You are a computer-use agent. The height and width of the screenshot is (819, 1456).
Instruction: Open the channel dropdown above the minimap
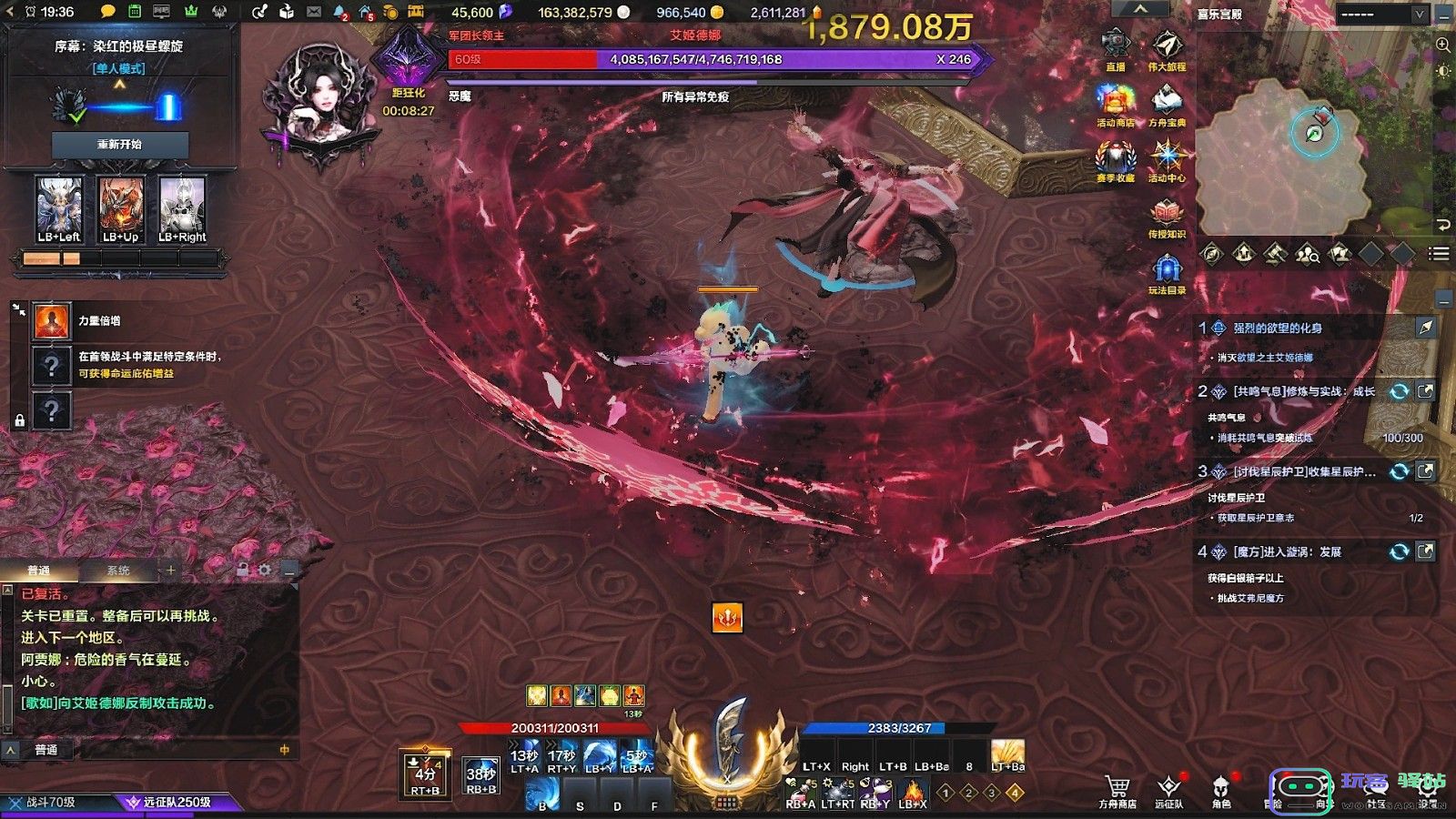[x=1381, y=14]
